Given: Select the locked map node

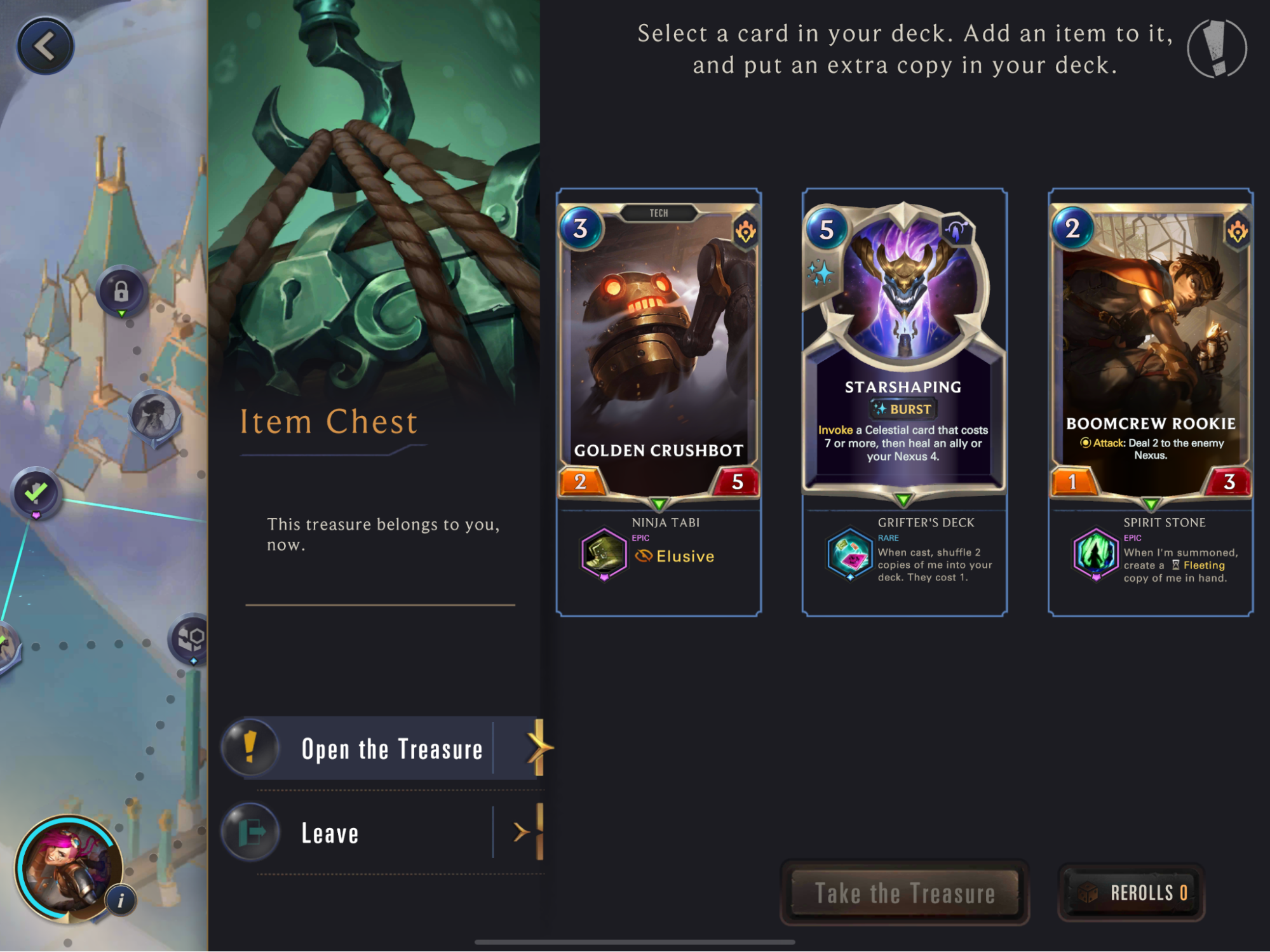Looking at the screenshot, I should tap(121, 292).
